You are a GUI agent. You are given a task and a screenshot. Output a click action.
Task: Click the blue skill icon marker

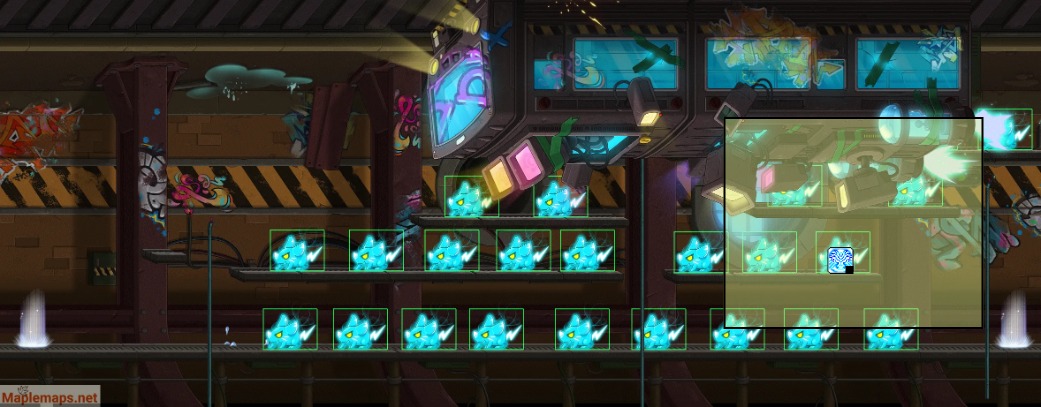pyautogui.click(x=840, y=260)
